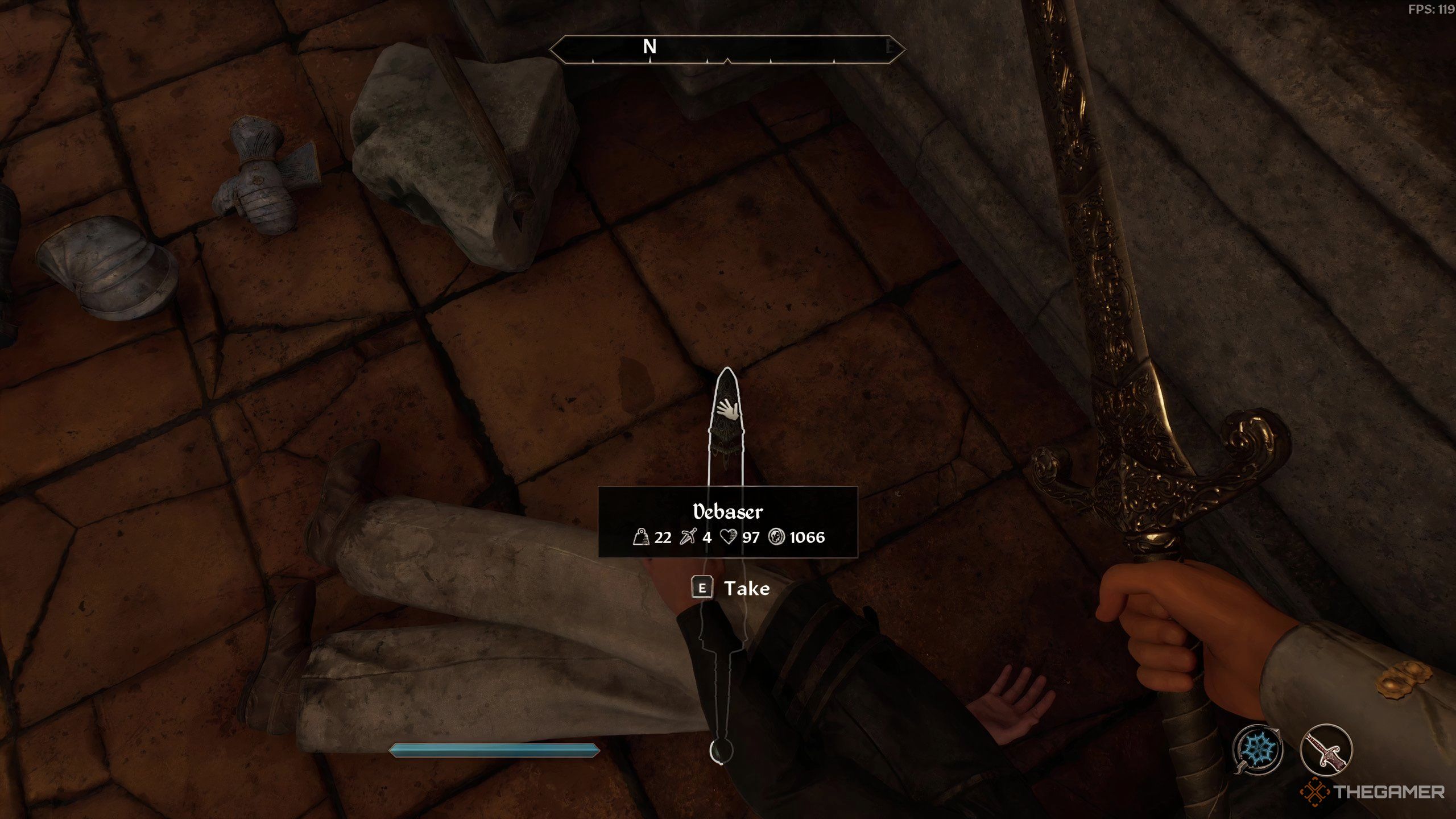Click the compass bar

pyautogui.click(x=727, y=48)
